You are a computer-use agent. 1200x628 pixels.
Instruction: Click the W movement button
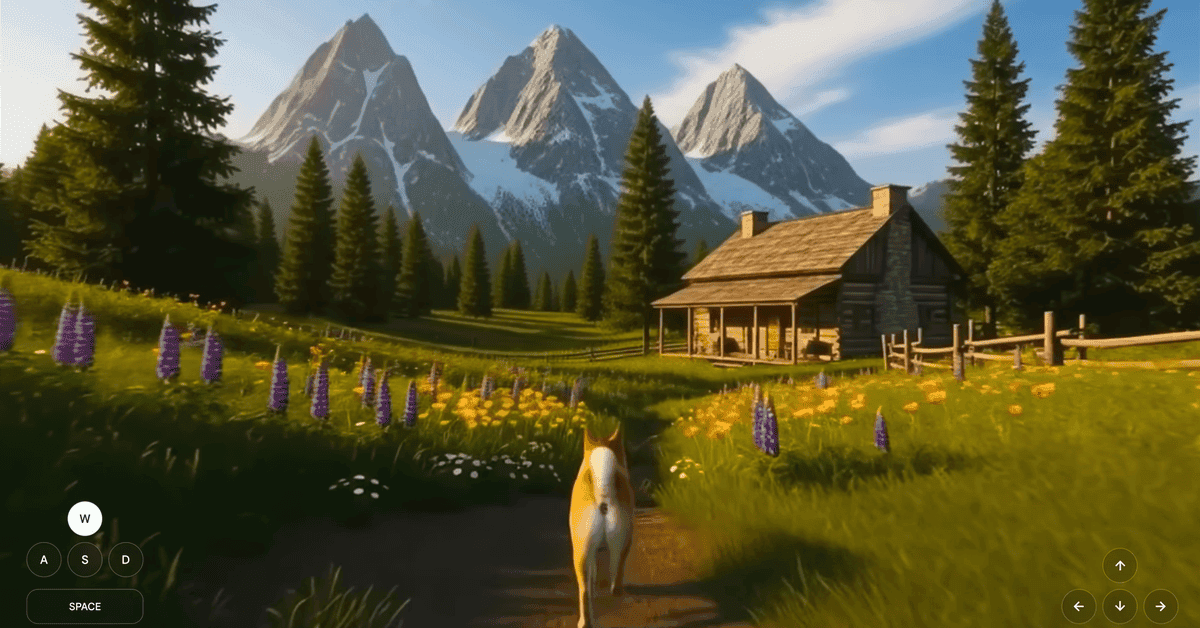click(x=85, y=519)
